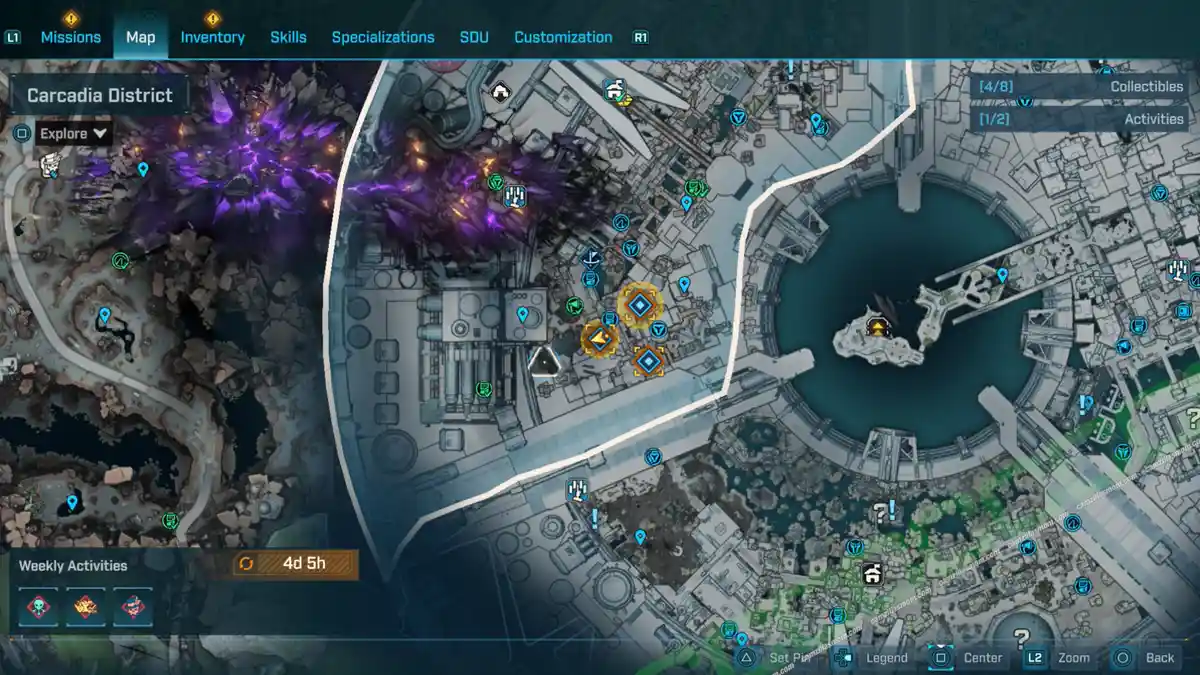Click the Center map button
The height and width of the screenshot is (675, 1200).
(970, 657)
